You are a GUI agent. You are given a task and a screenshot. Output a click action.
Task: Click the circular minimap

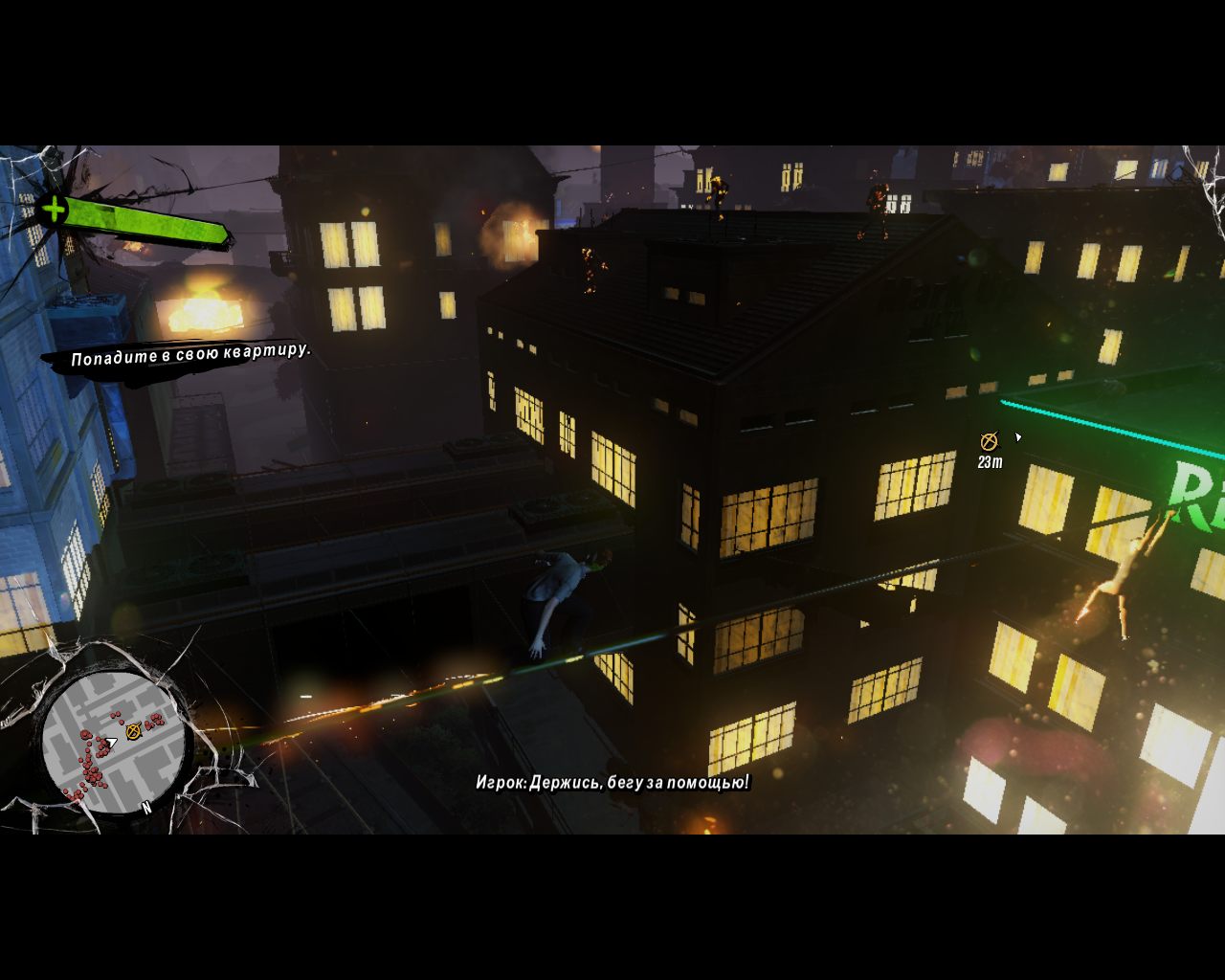click(x=113, y=741)
